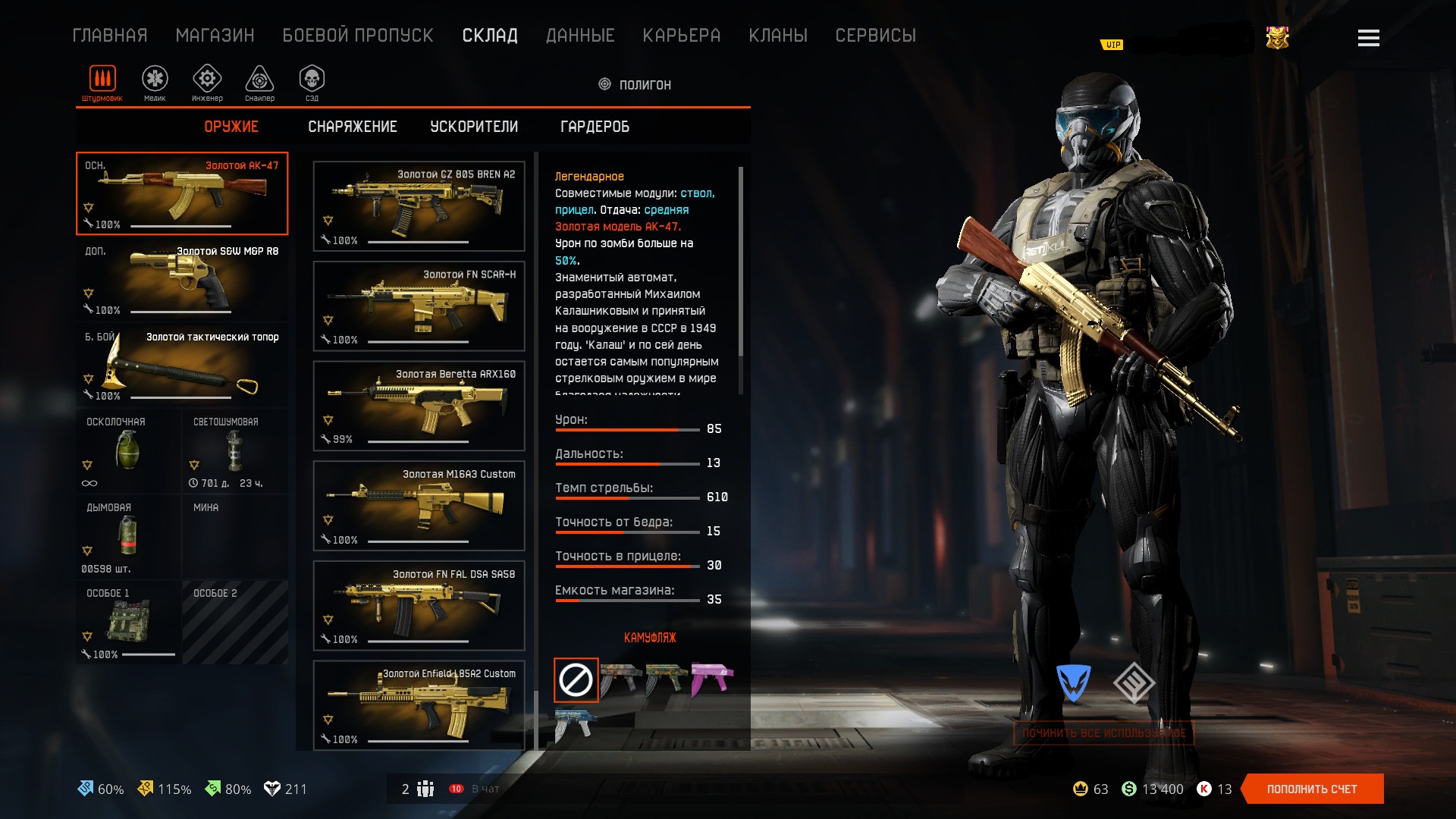Screen dimensions: 1456x819
Task: Enter the Полигон shooting range
Action: [635, 85]
